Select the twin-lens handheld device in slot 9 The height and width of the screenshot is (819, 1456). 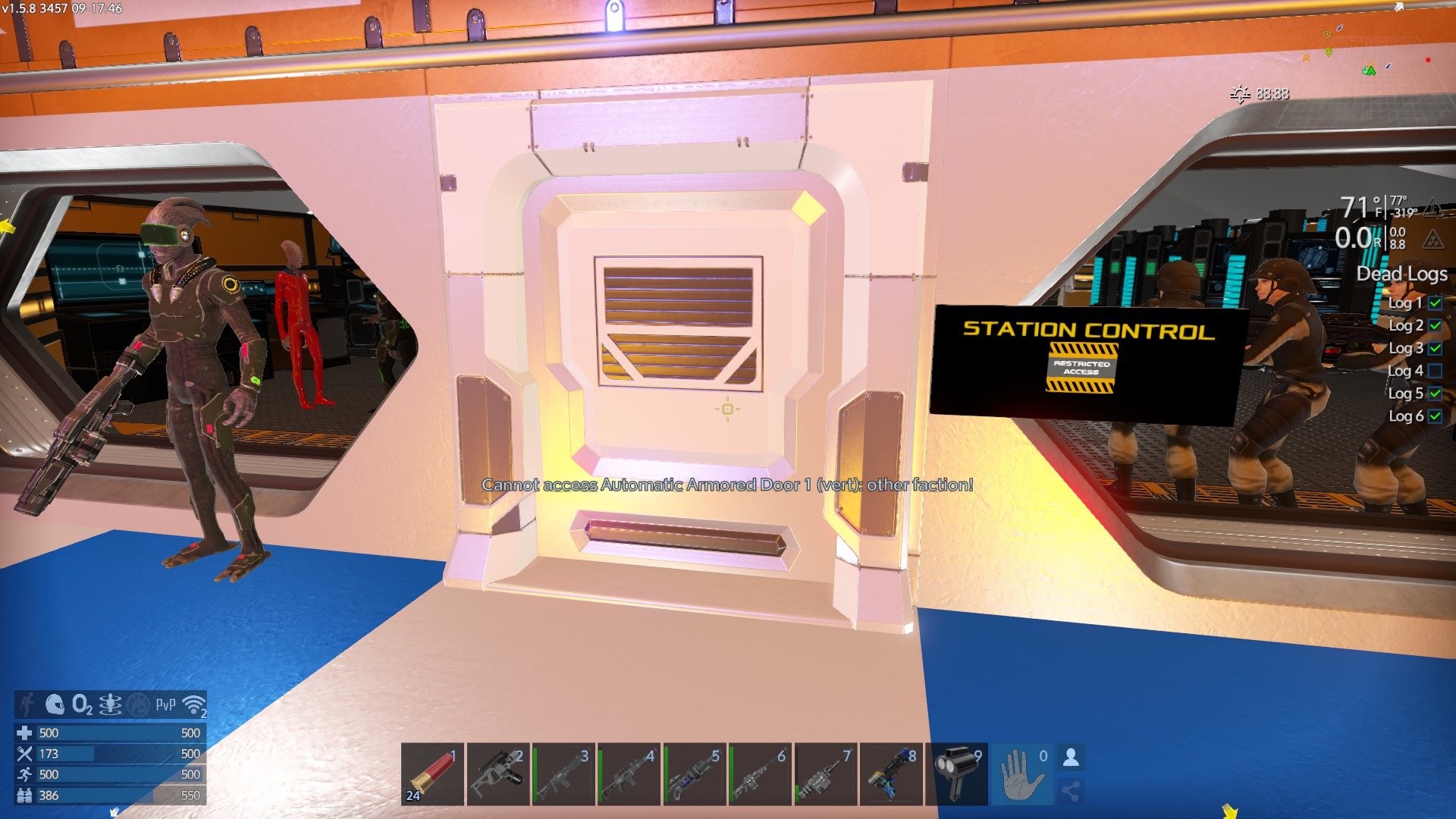coord(957,773)
